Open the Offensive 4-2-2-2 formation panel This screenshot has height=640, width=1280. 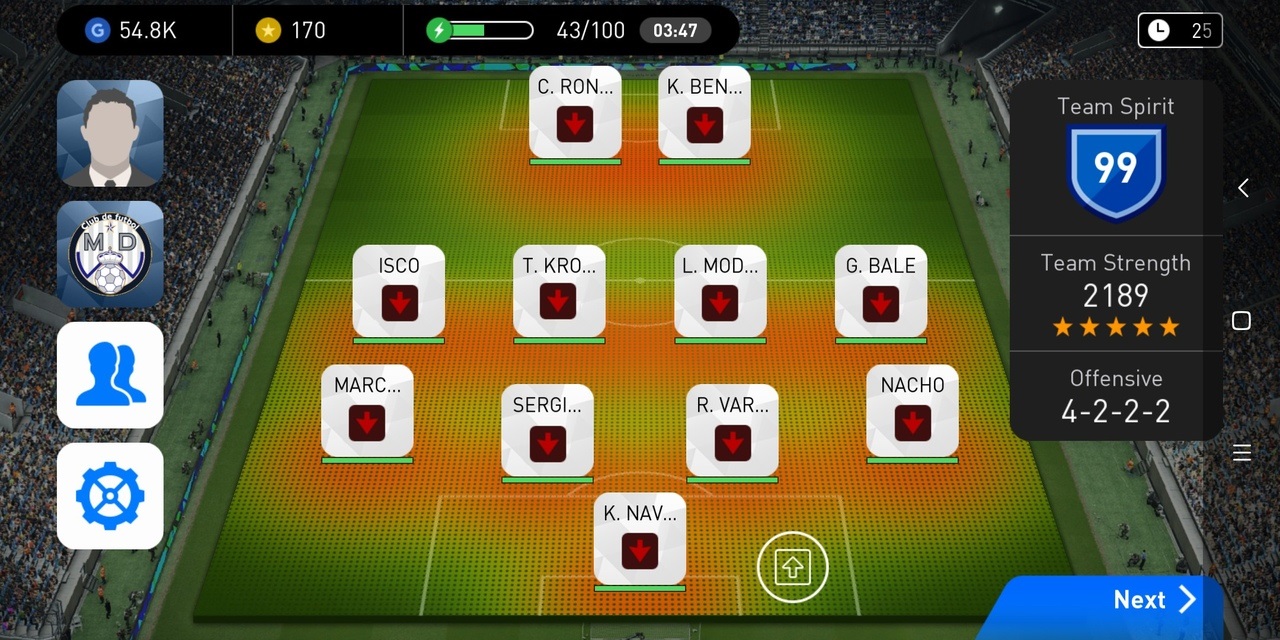tap(1116, 396)
